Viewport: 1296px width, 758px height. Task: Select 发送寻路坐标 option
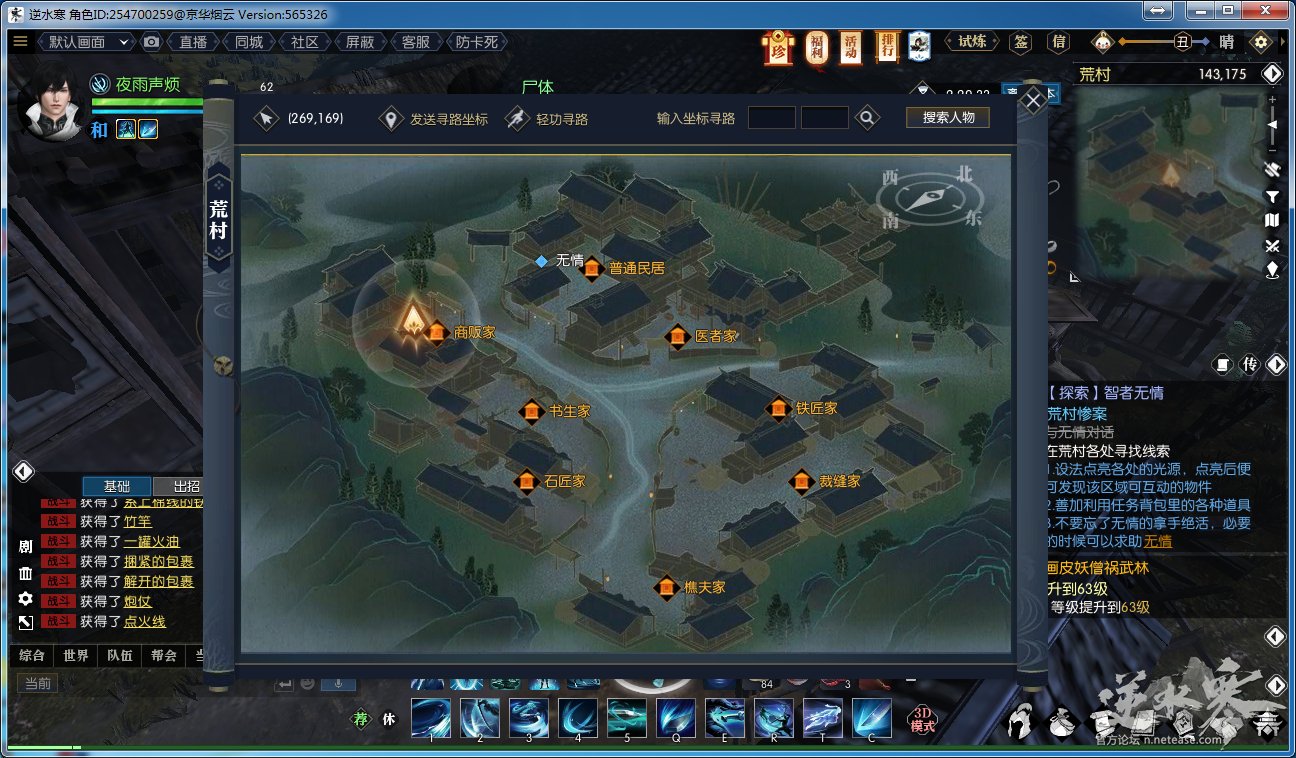point(436,119)
